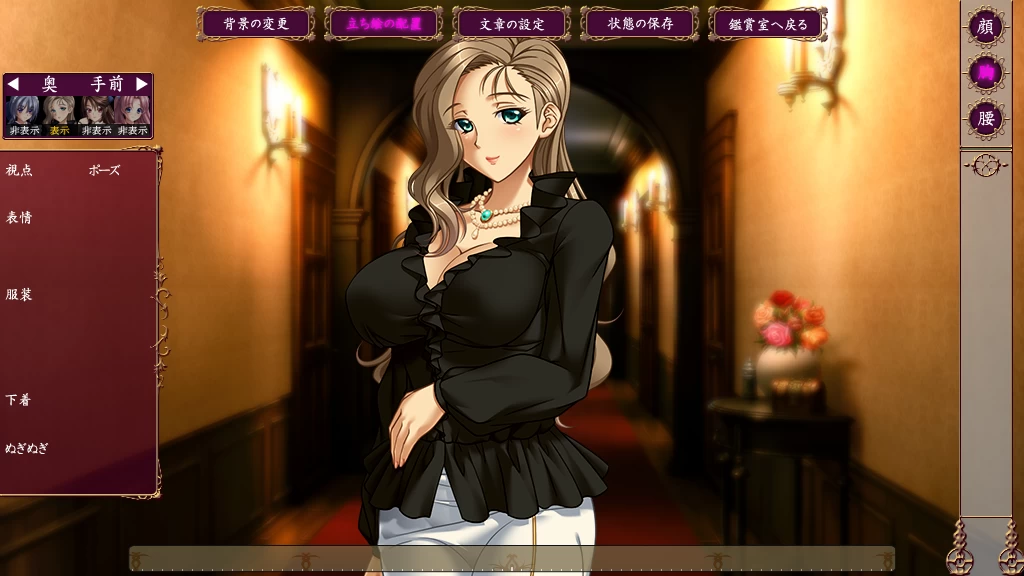Select the silver-haired character thumbnail

click(23, 110)
